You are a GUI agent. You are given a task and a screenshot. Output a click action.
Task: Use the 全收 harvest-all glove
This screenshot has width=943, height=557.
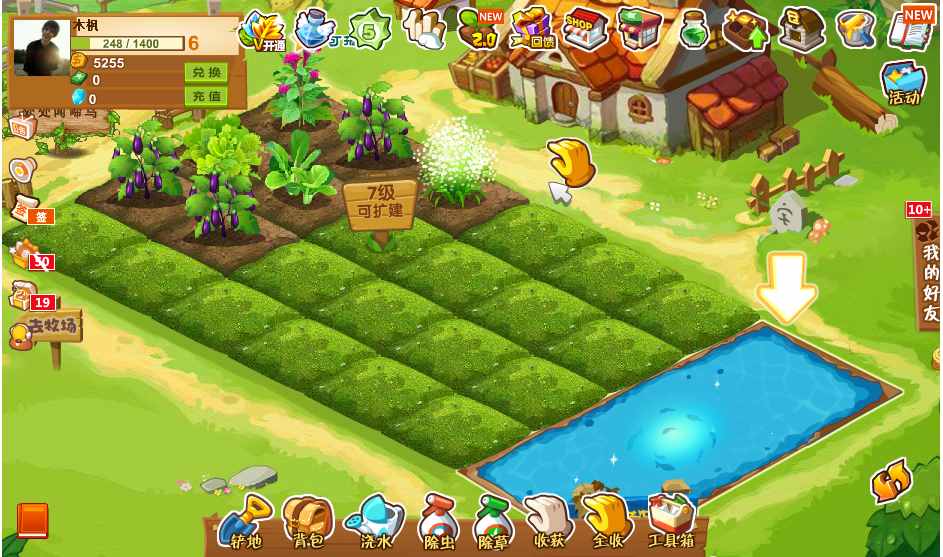pos(607,522)
